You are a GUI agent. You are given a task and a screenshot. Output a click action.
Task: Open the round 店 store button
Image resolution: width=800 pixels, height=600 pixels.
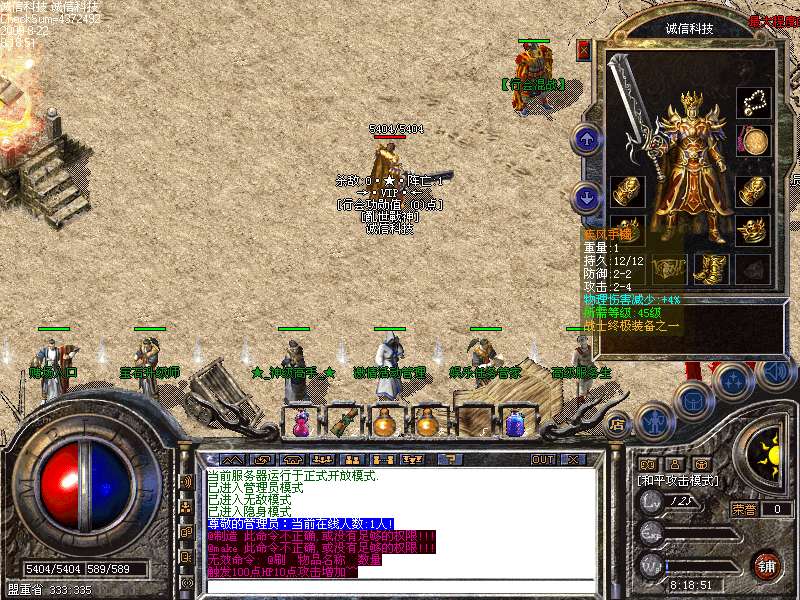coord(617,422)
